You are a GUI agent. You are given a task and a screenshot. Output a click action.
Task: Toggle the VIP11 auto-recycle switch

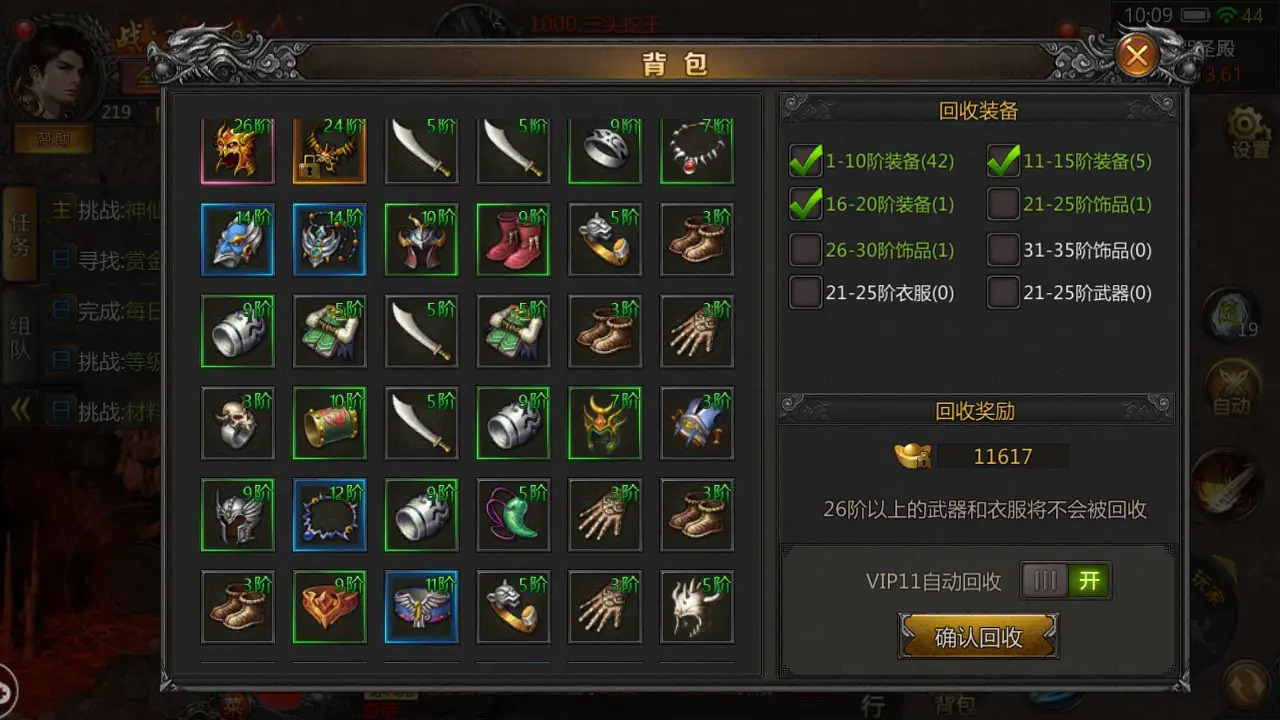[1066, 581]
